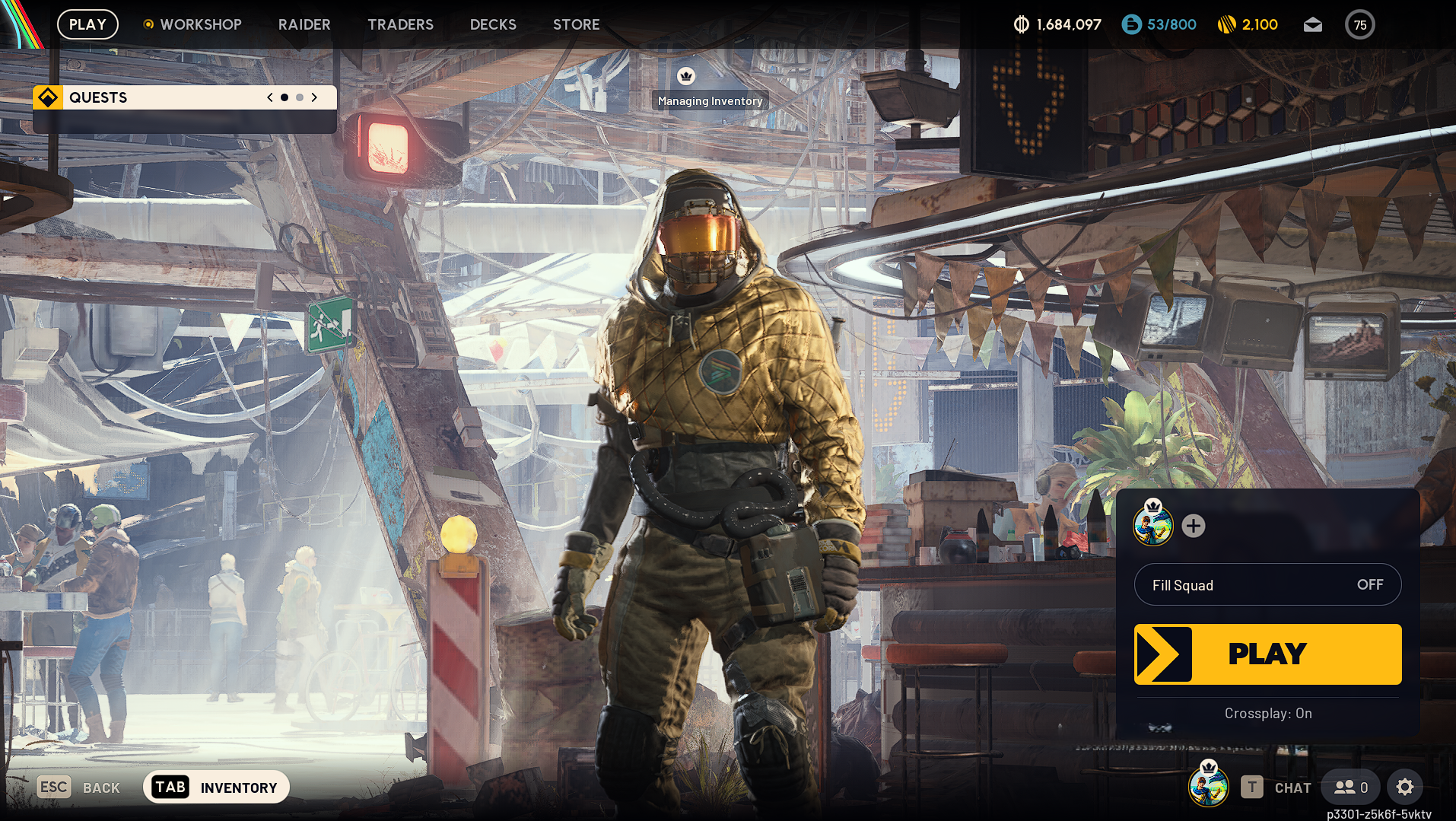Go to the Traders tab
Screen dimensions: 1456x821
coord(400,24)
